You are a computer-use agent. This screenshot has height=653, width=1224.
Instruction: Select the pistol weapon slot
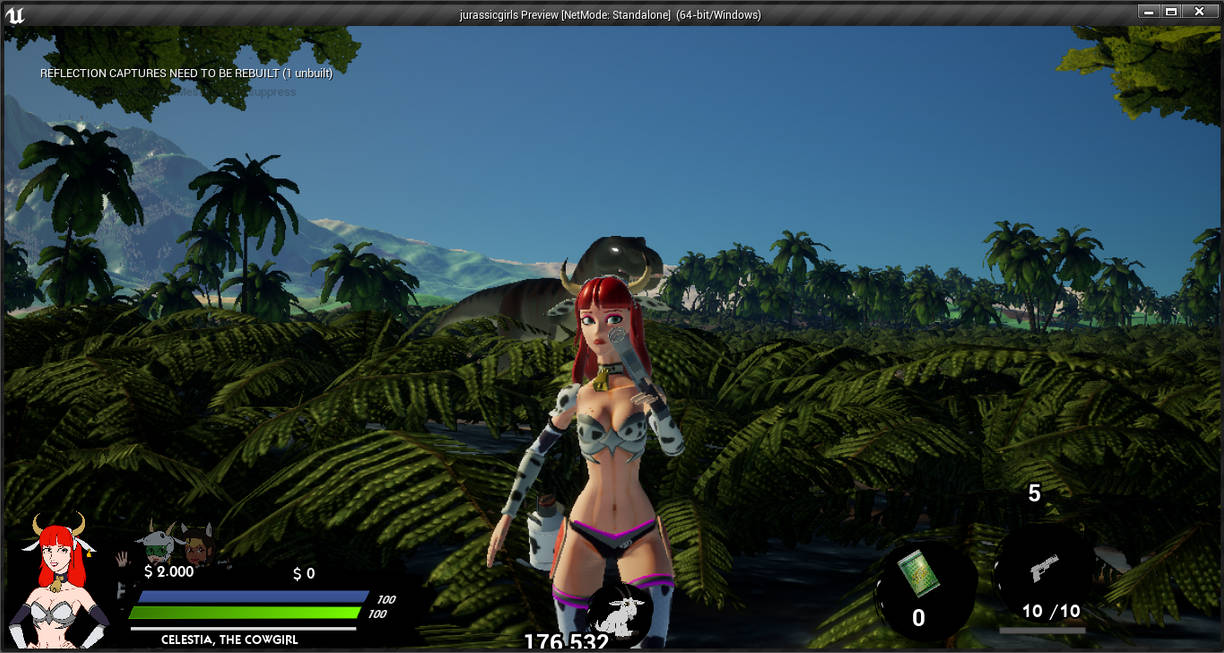coord(1043,570)
